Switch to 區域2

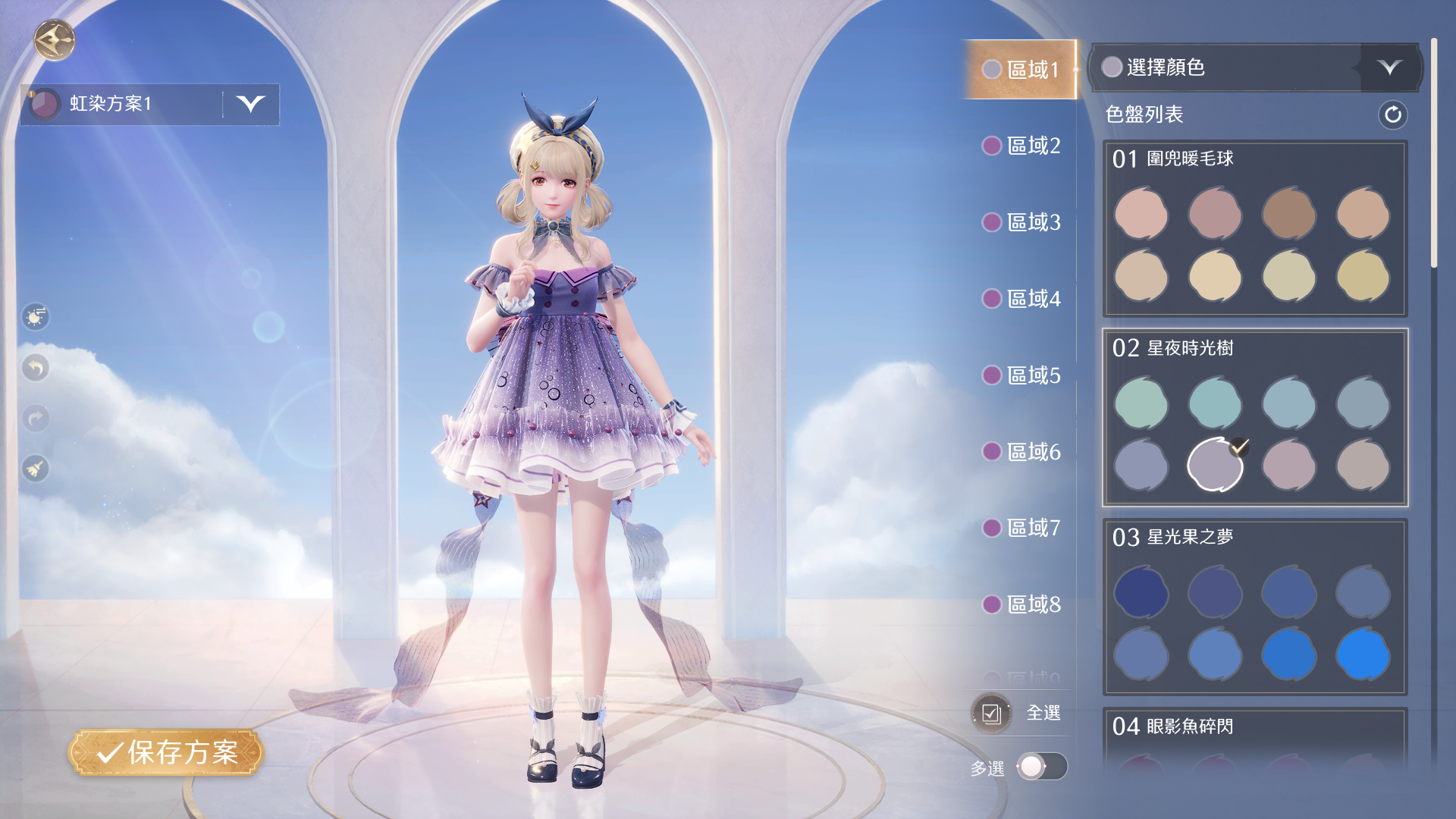point(1021,146)
